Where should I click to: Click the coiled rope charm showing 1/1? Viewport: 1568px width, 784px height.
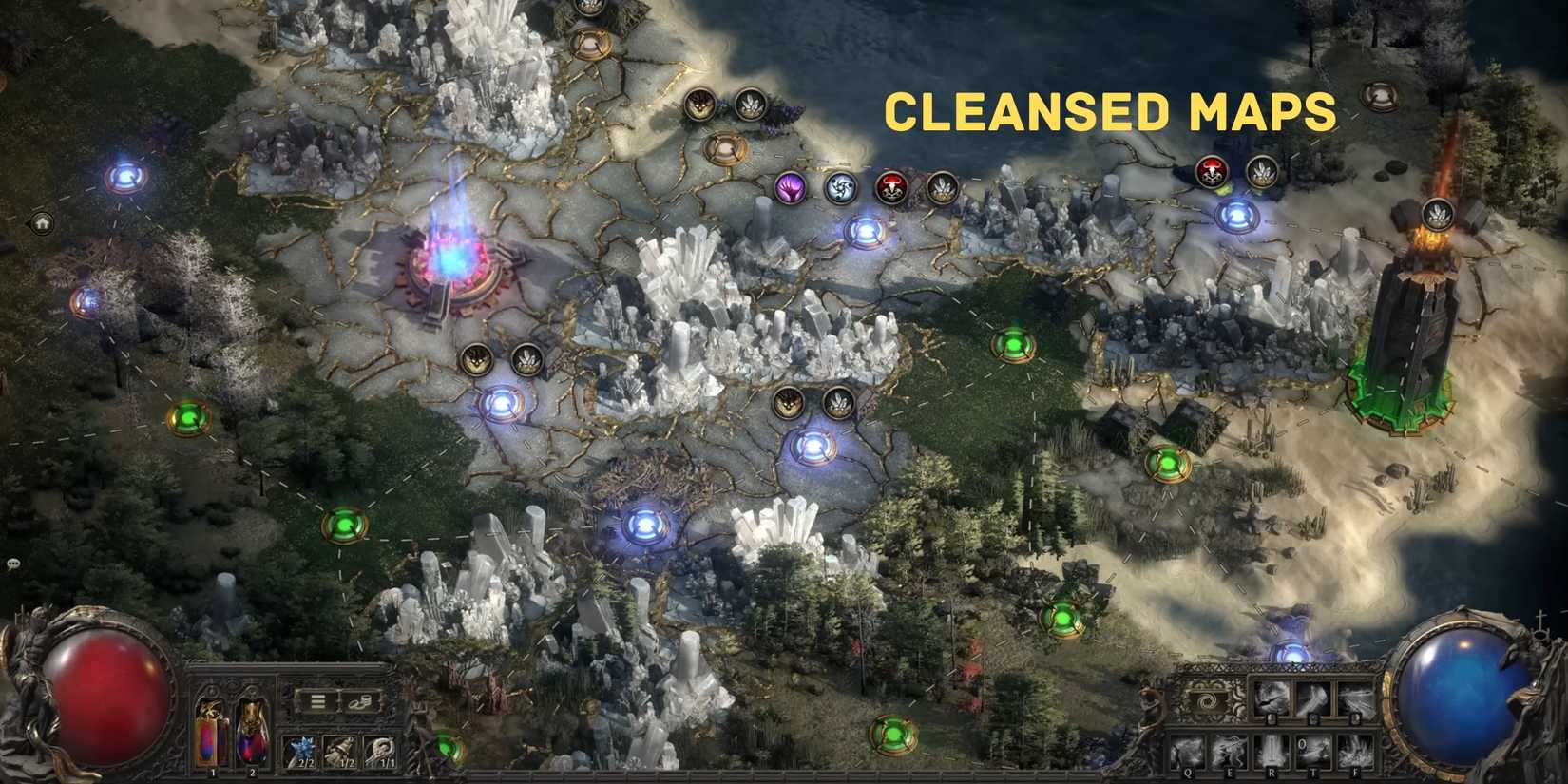click(x=379, y=750)
